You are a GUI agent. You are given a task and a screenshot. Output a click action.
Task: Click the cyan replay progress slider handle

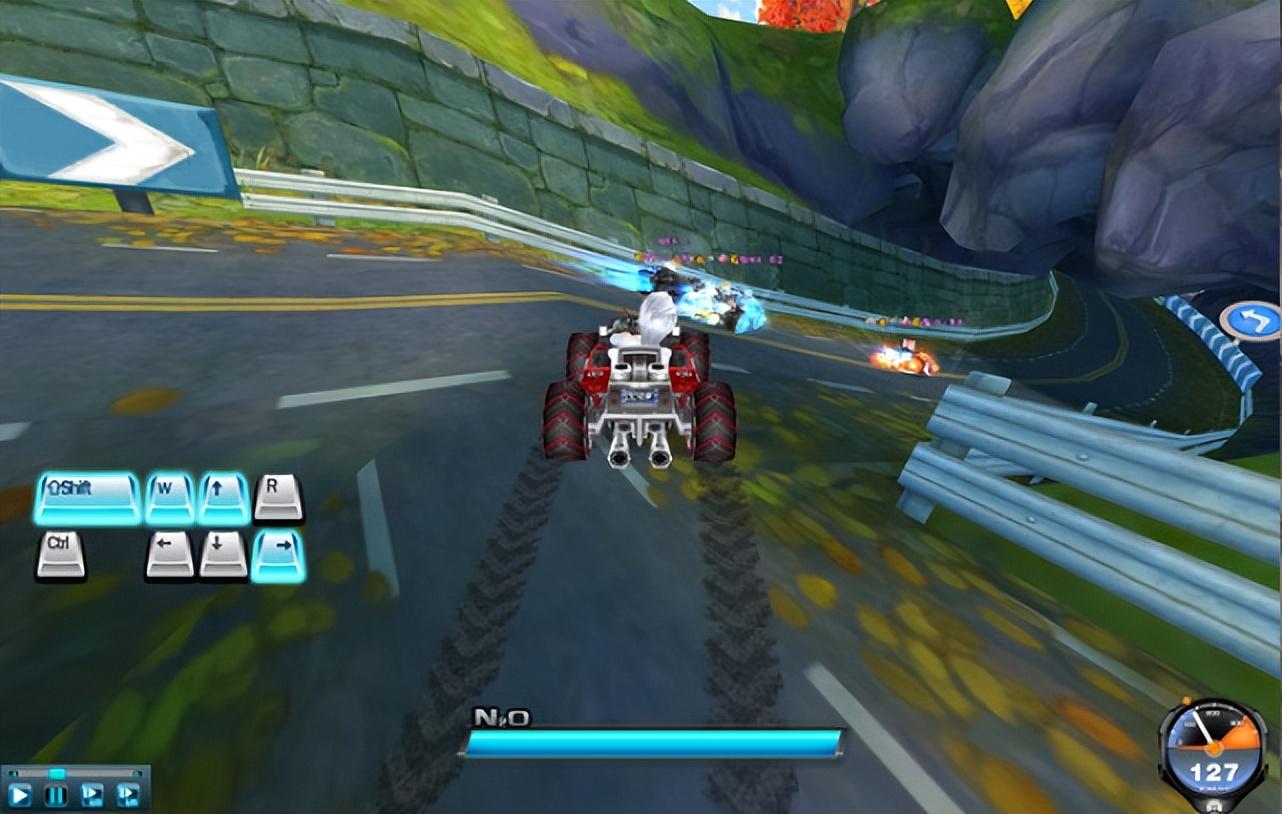(x=57, y=773)
